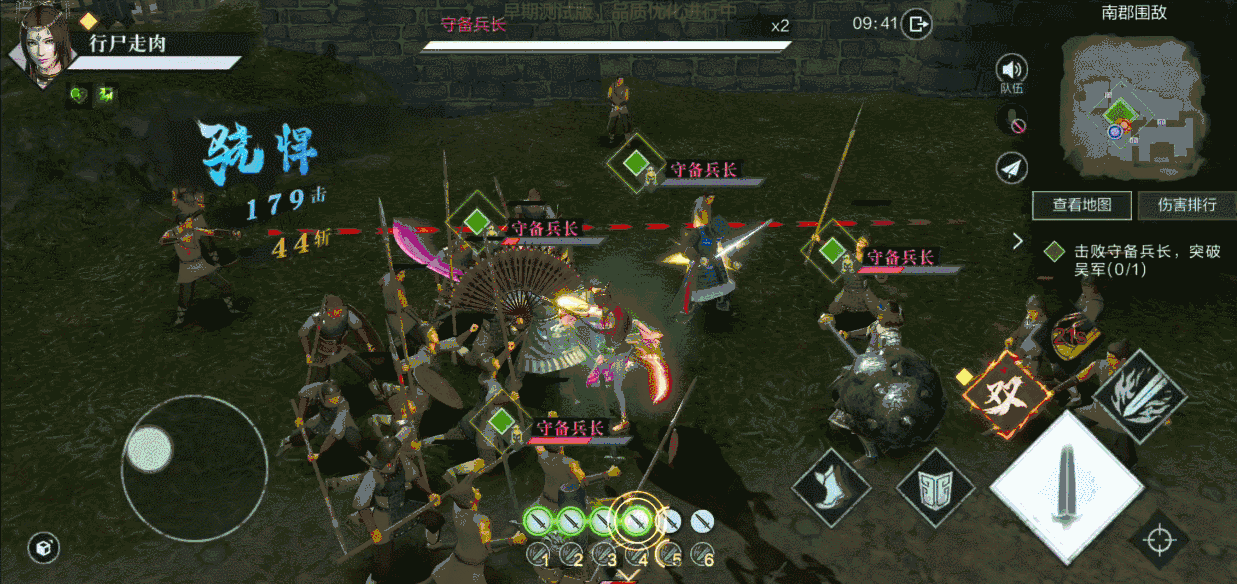Open quick chat paper plane button
Viewport: 1237px width, 584px height.
(1012, 169)
